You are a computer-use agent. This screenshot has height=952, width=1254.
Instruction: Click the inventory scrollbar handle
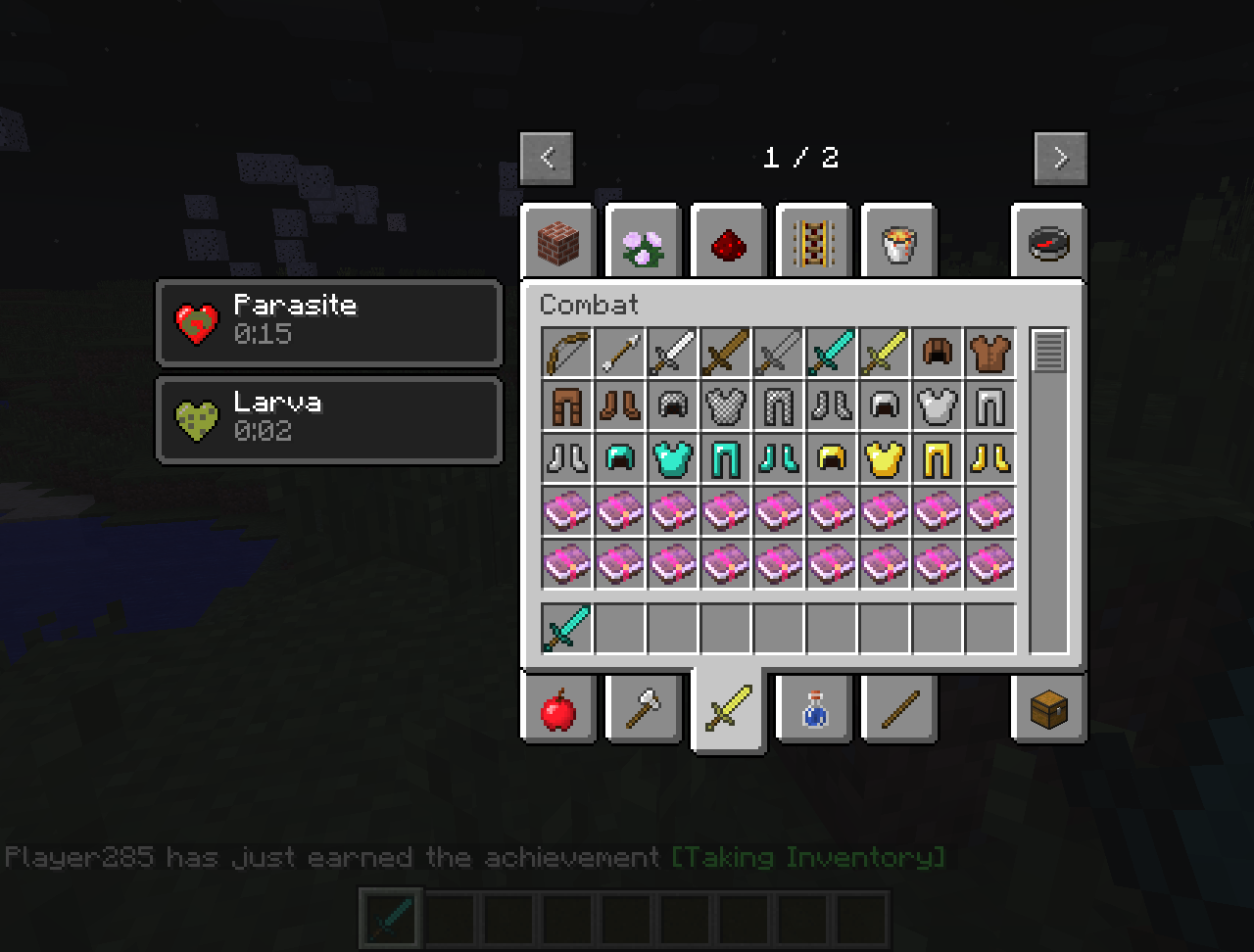[x=1048, y=351]
